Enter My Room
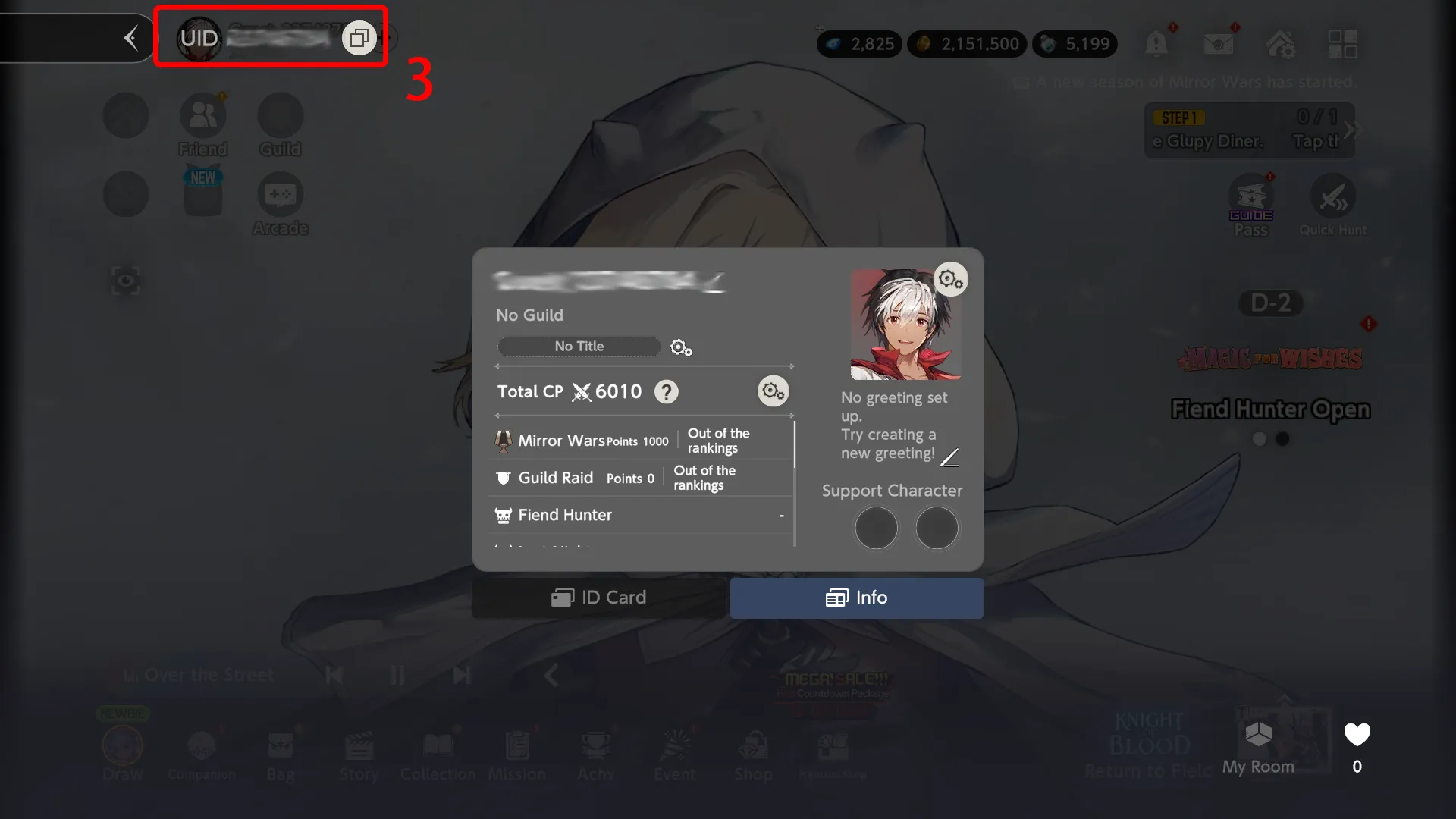This screenshot has height=819, width=1456. click(1259, 745)
